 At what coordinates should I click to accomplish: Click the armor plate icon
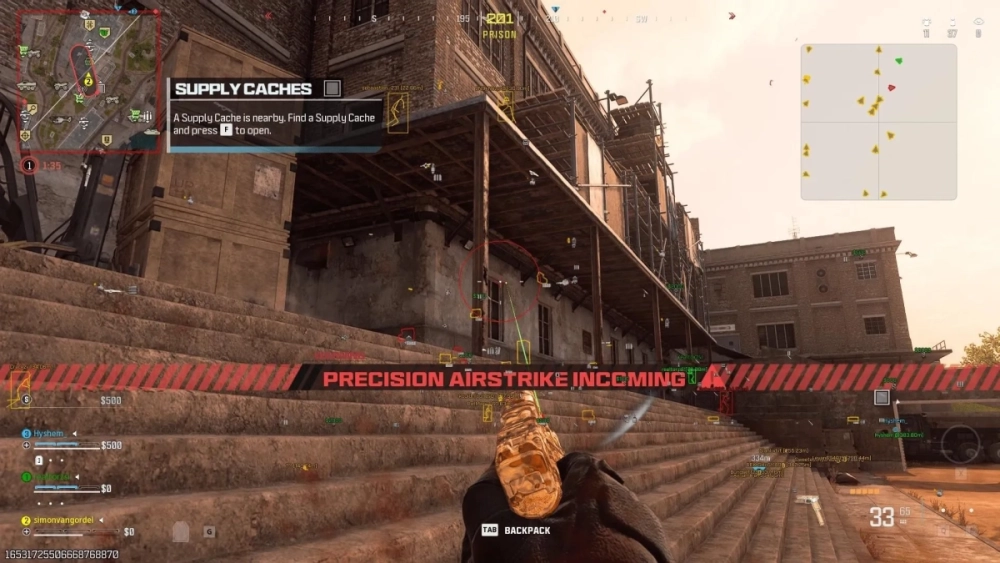point(181,532)
